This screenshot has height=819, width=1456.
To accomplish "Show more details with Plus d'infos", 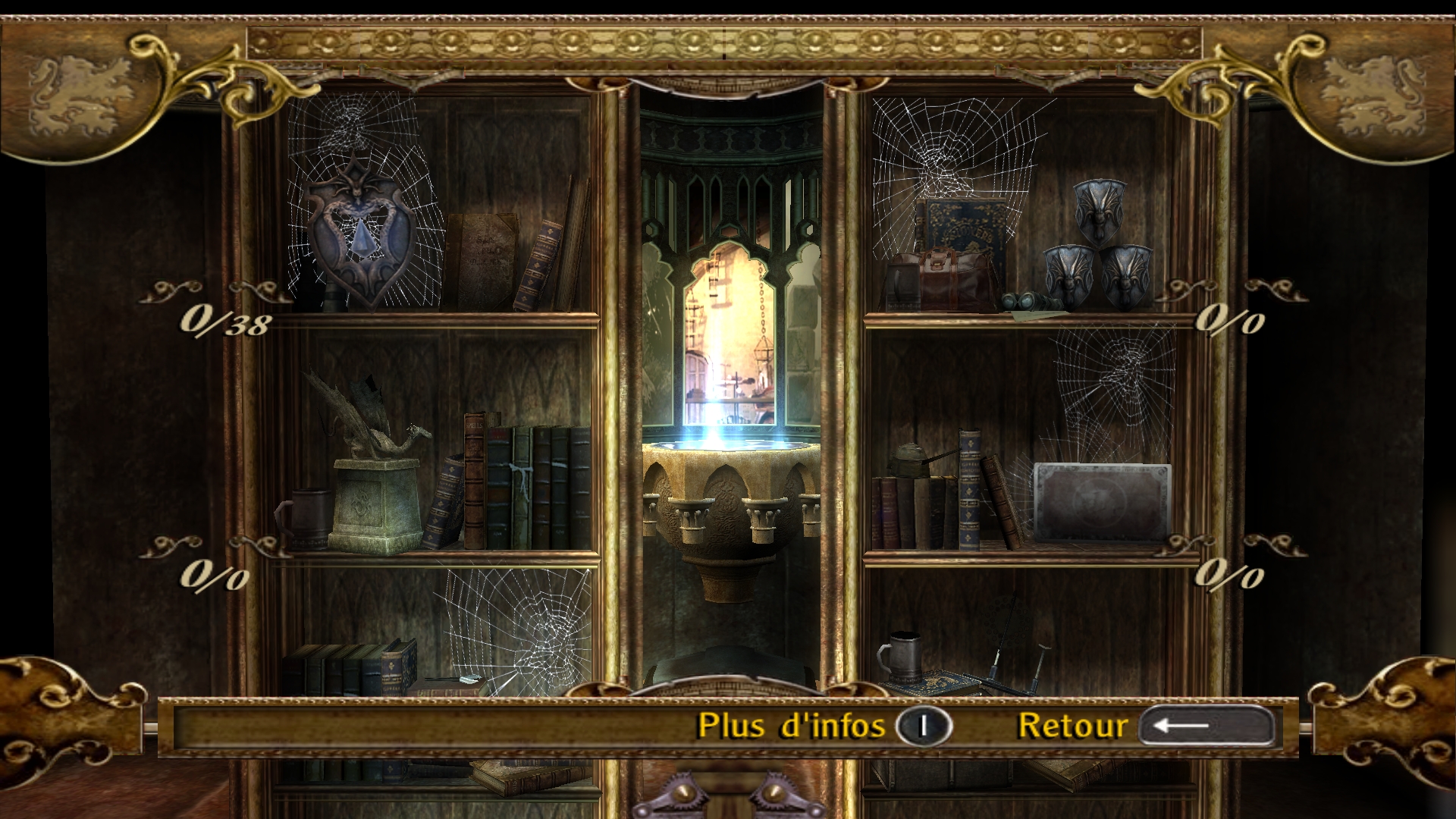I will coord(824,726).
